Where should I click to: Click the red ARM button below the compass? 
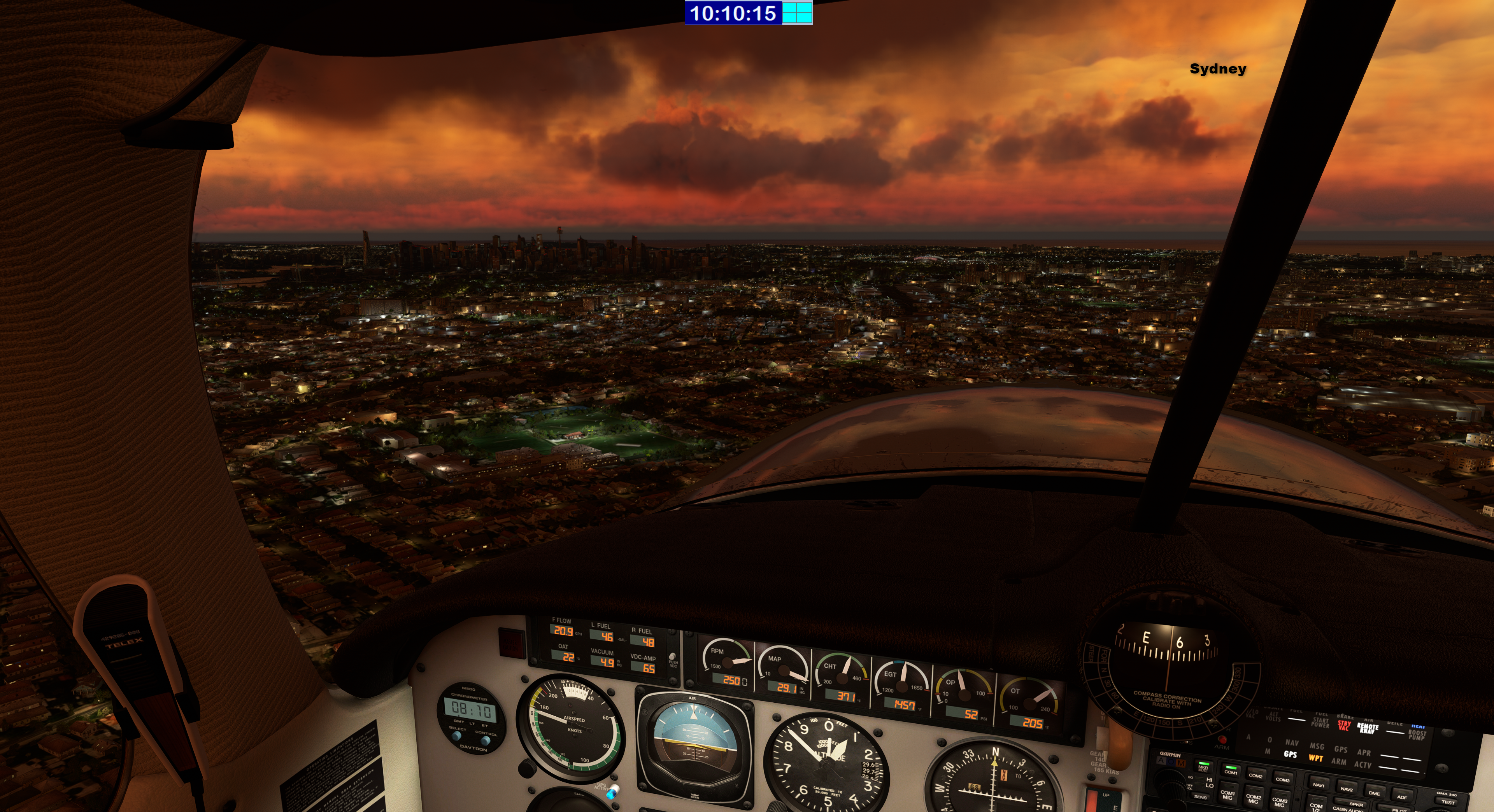coord(1222,740)
